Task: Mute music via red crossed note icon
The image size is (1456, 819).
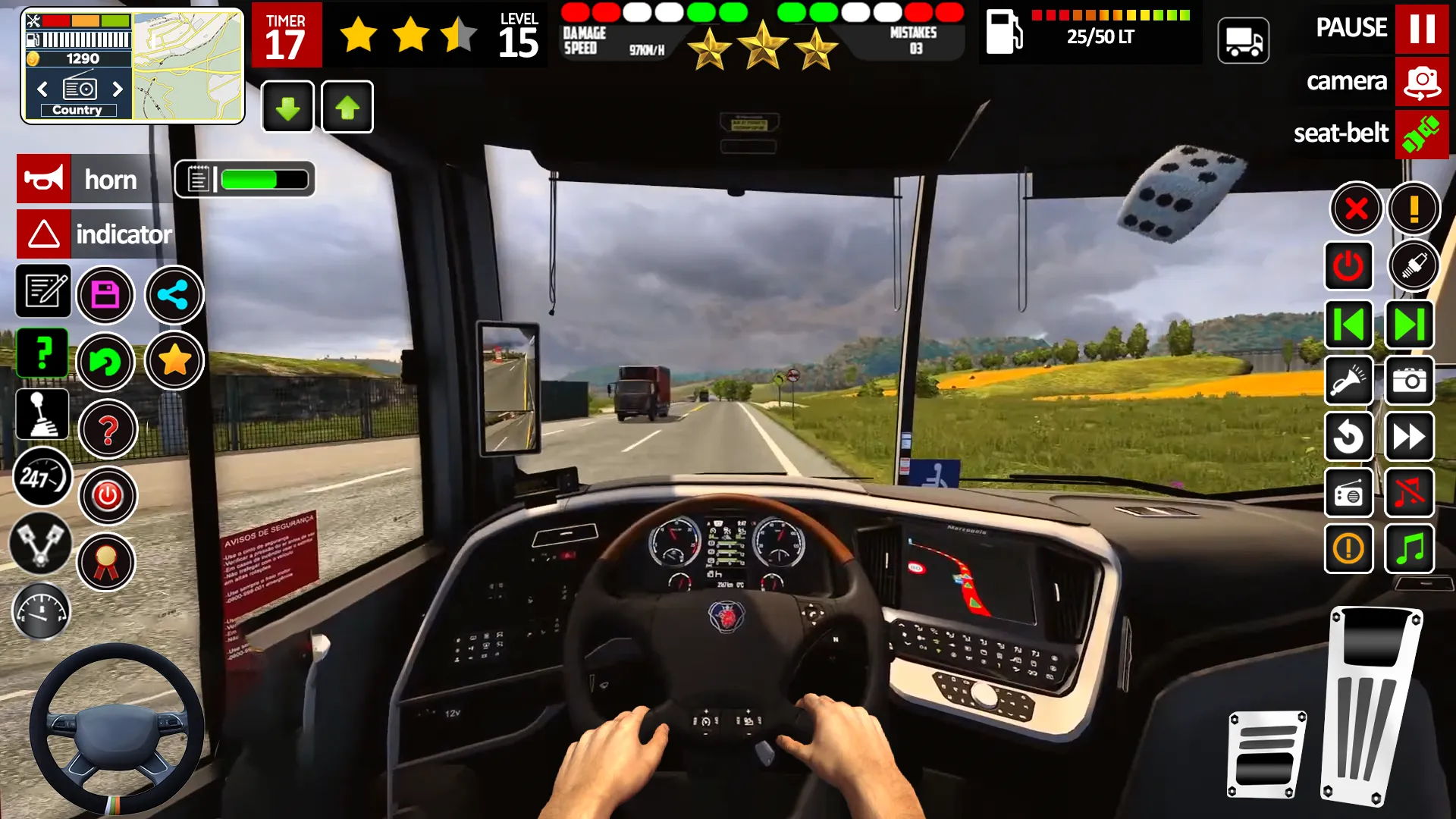Action: (x=1410, y=493)
